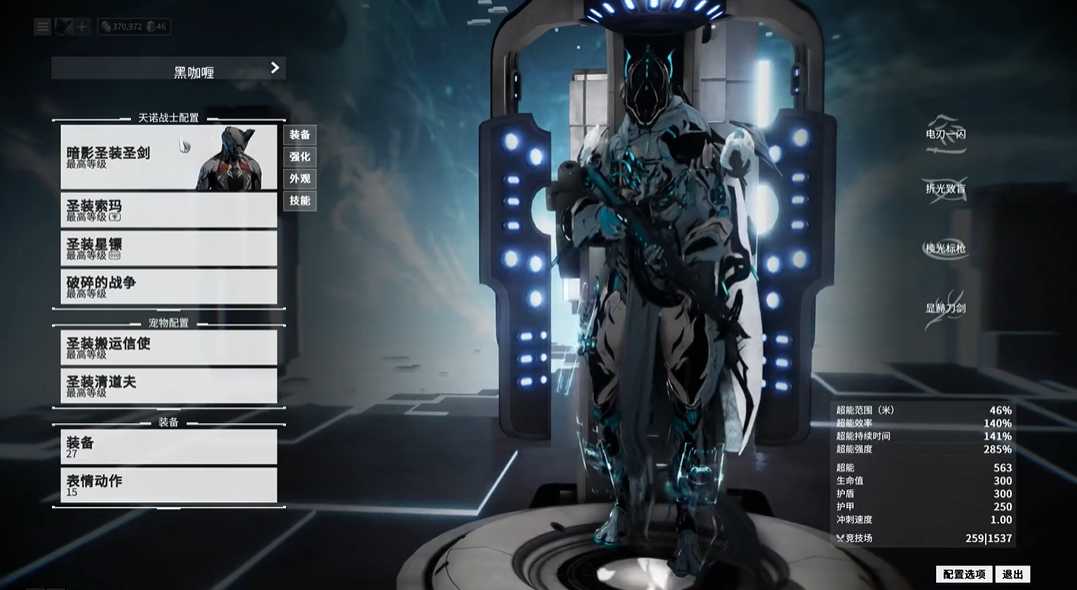Select the 圣装索玛 weapon slot
Screen dimensions: 1077x590
[168, 209]
